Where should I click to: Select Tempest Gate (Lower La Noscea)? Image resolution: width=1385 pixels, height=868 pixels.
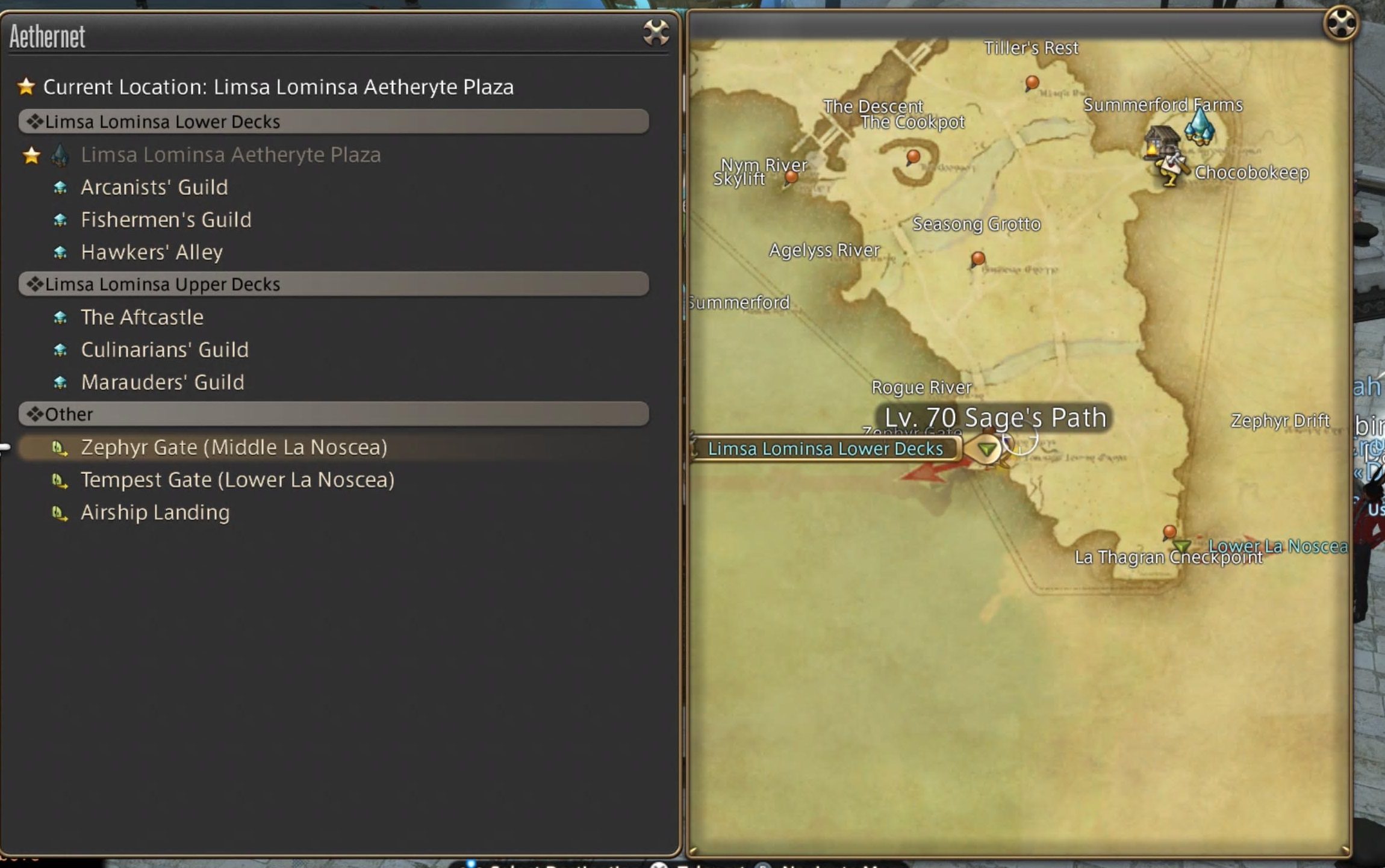238,480
